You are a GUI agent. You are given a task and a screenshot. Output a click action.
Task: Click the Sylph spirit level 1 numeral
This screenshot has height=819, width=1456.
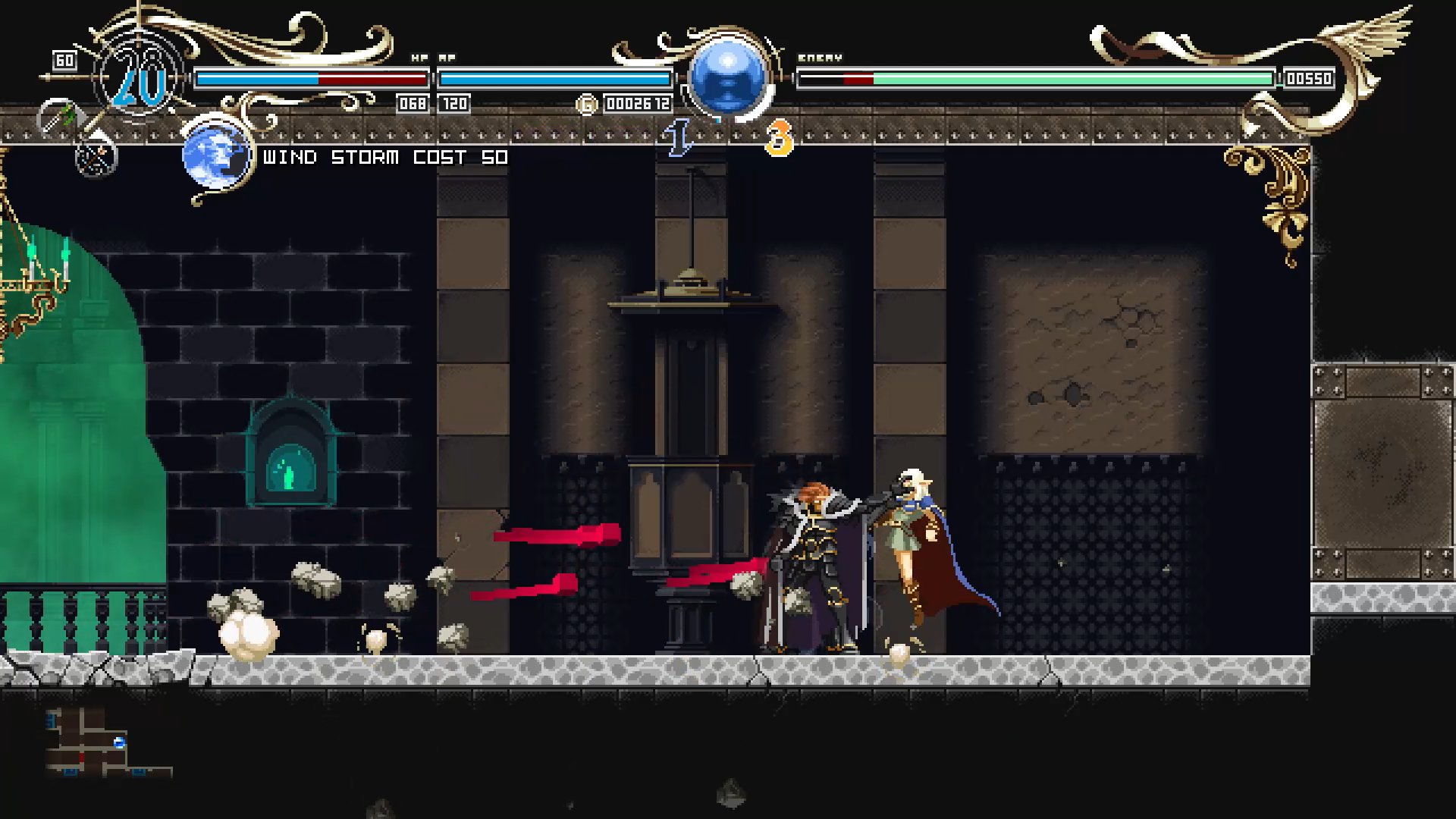coord(677,139)
